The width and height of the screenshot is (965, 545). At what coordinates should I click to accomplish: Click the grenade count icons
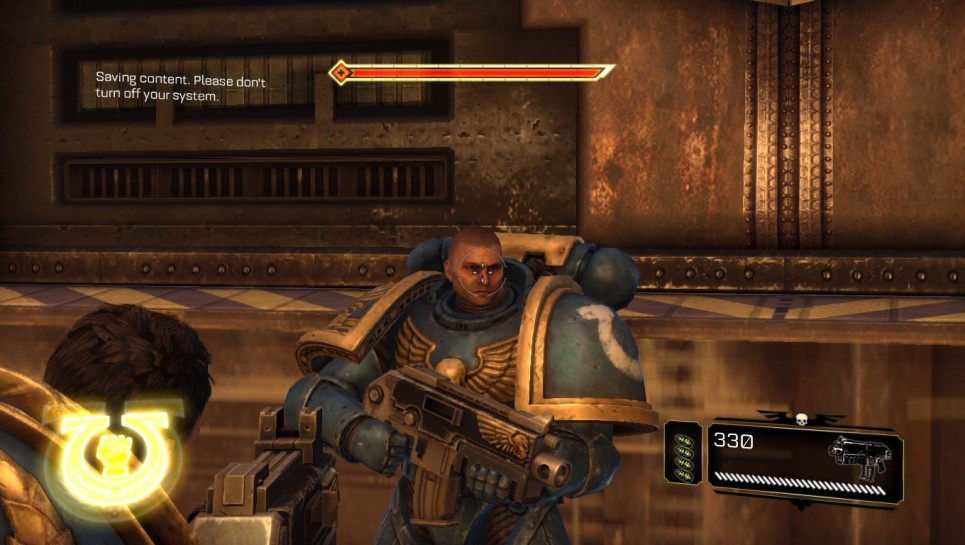click(x=684, y=456)
